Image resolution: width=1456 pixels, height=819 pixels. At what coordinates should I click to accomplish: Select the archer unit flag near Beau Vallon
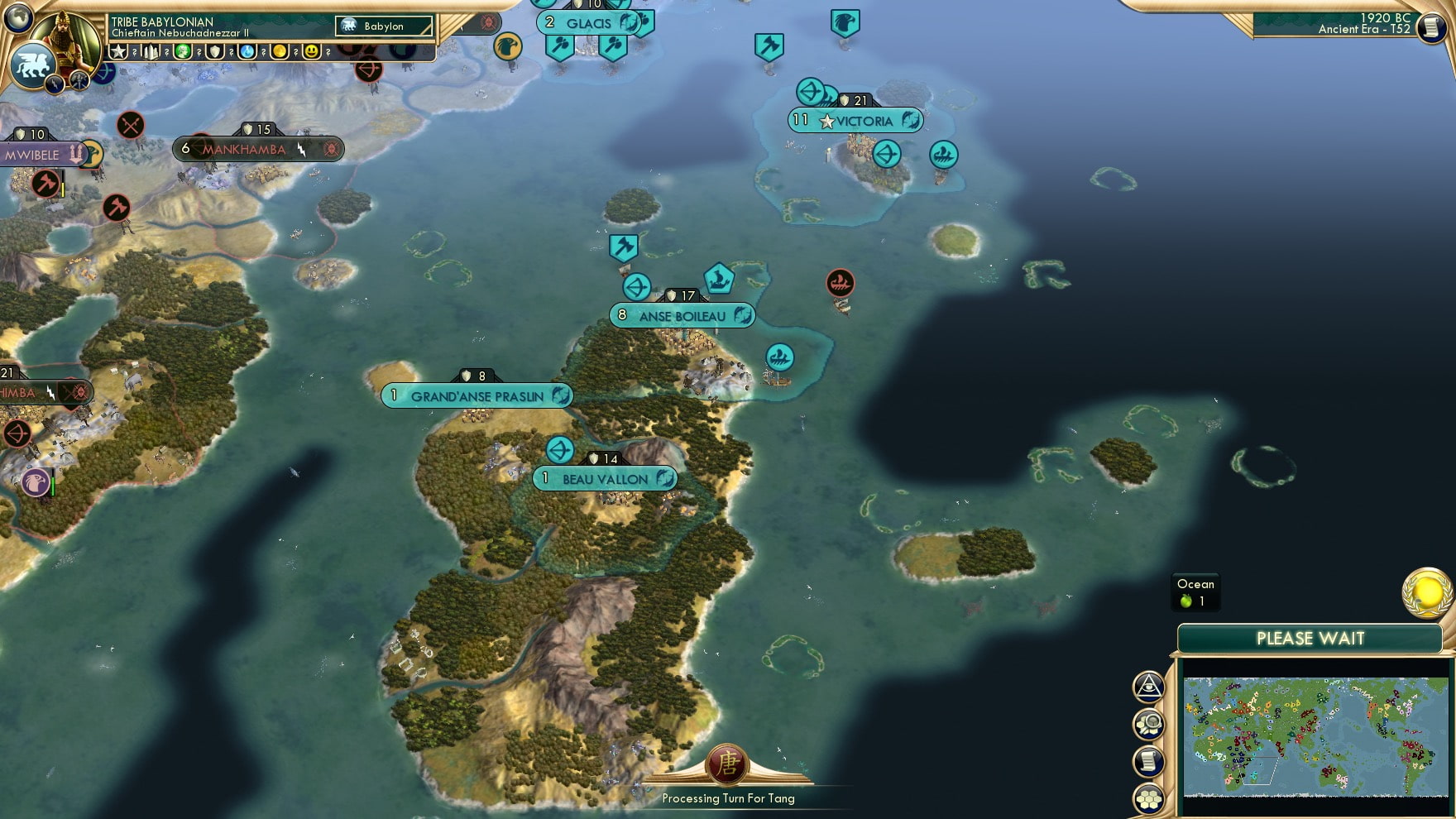560,448
